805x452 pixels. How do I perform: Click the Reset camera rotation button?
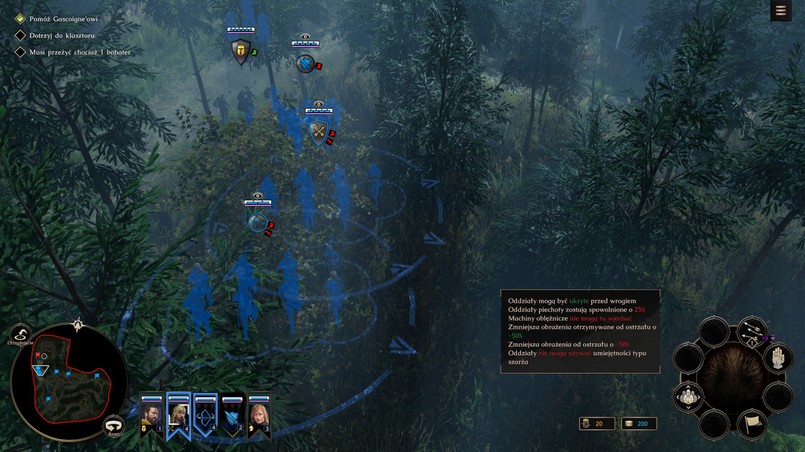click(x=114, y=425)
